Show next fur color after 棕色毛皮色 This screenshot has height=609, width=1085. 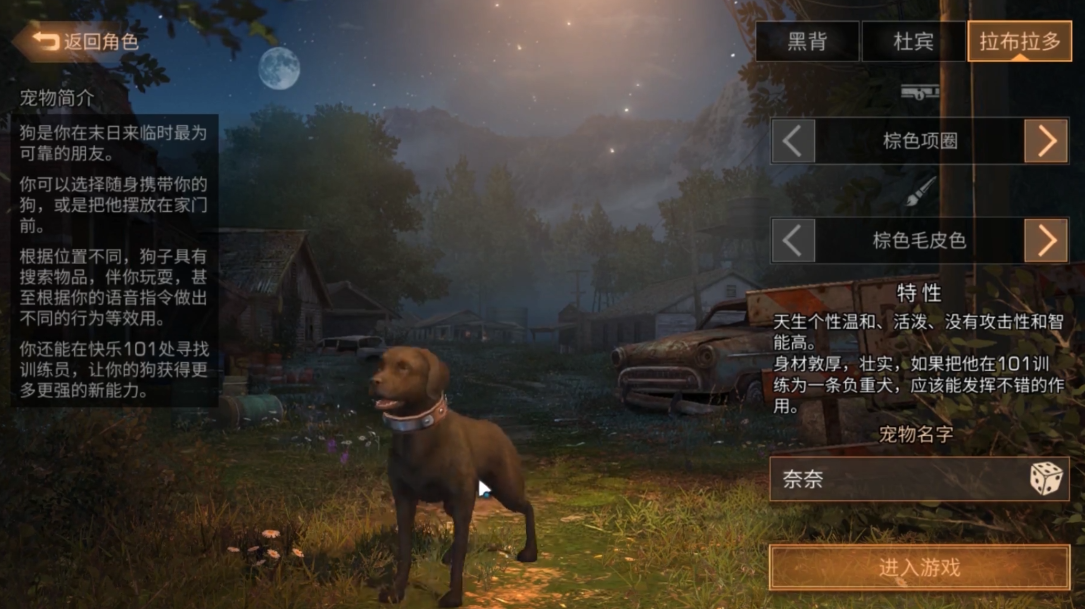pyautogui.click(x=1046, y=241)
